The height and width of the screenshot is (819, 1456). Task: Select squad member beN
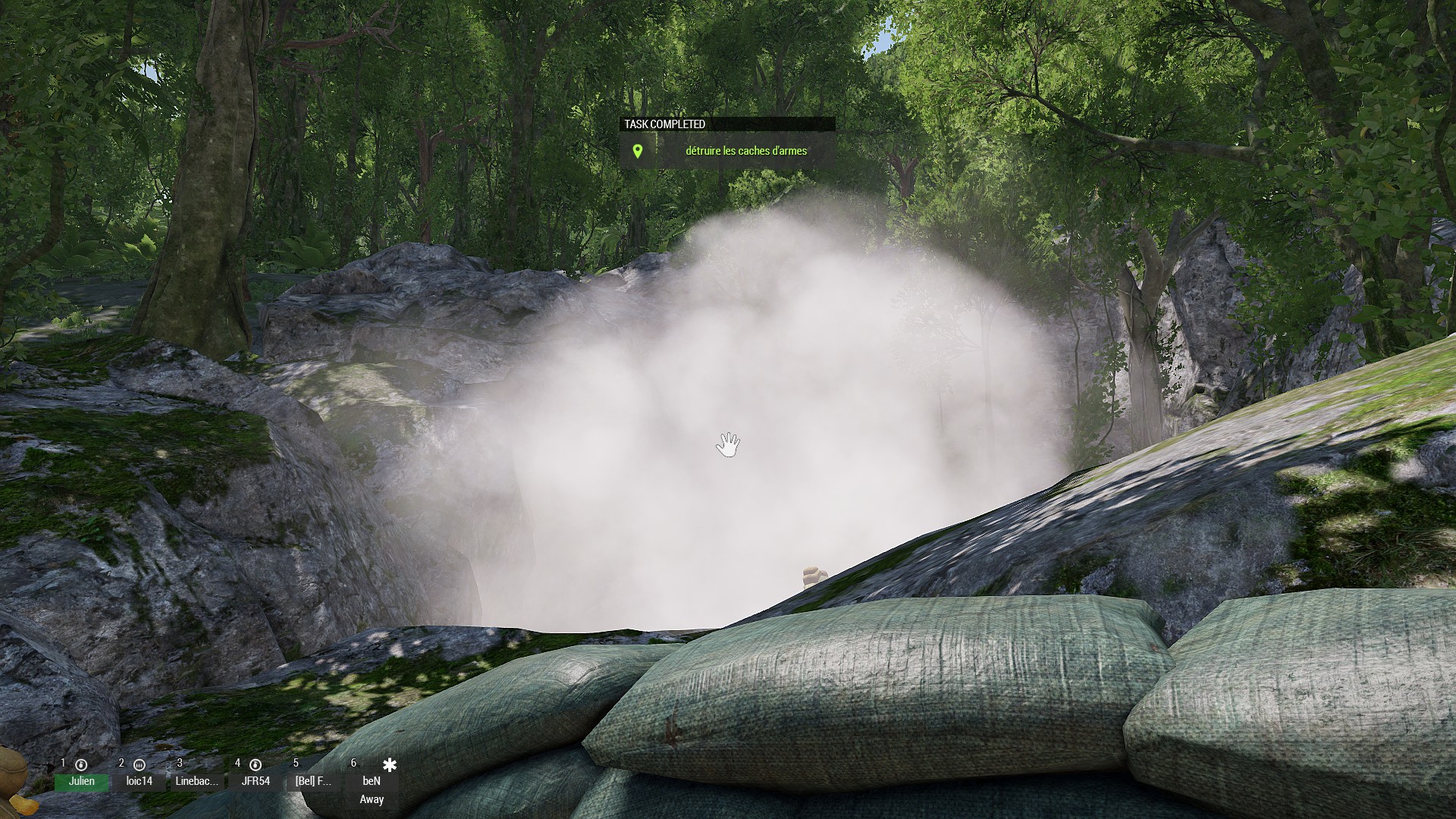tap(372, 780)
